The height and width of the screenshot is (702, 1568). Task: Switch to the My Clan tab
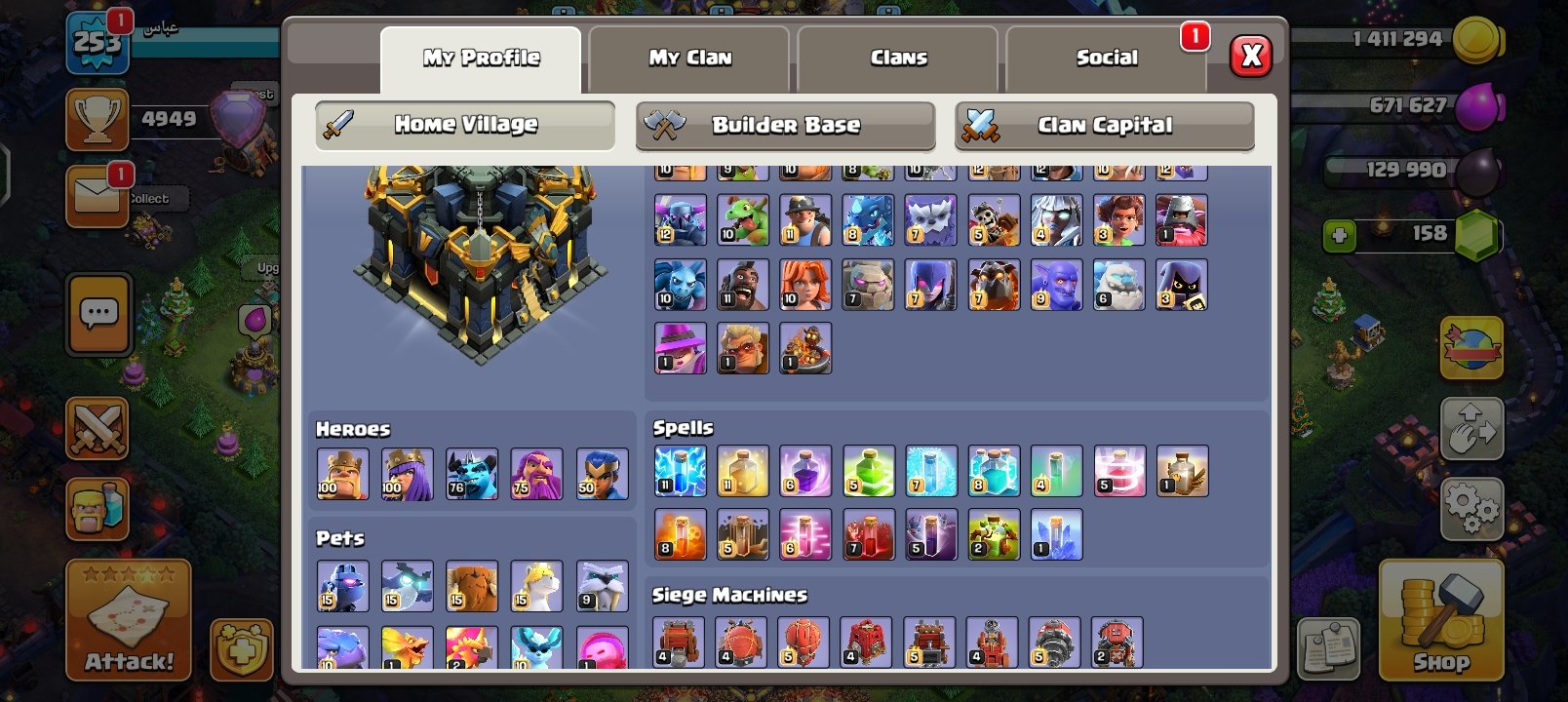click(688, 57)
